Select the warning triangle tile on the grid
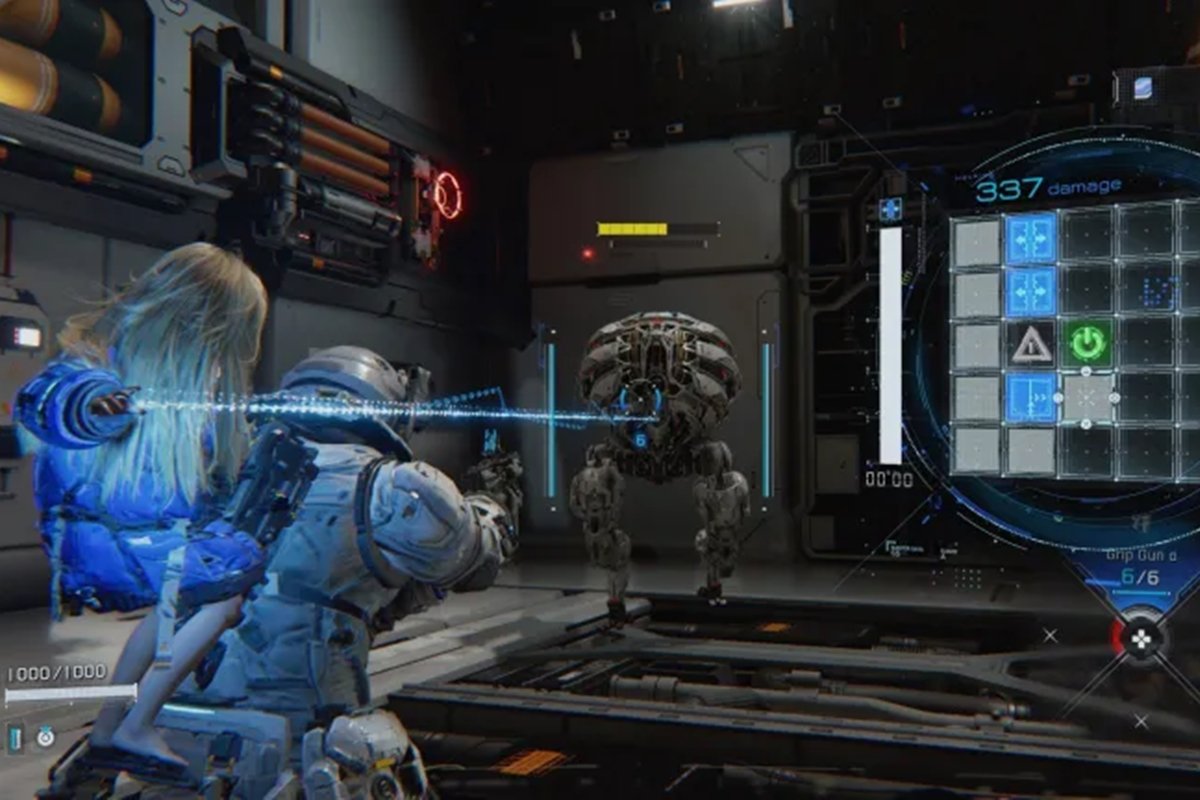 click(x=1031, y=345)
